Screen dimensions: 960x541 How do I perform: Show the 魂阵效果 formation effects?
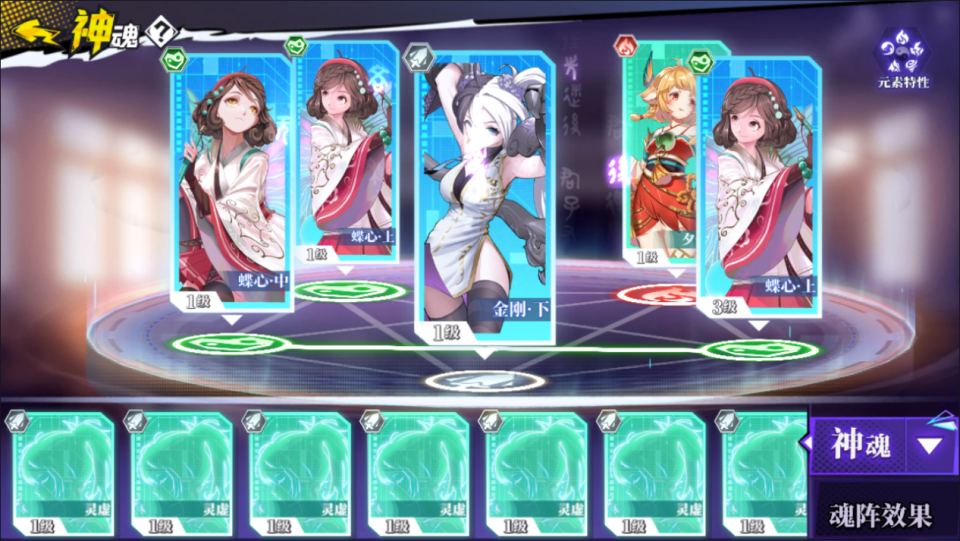coord(881,515)
